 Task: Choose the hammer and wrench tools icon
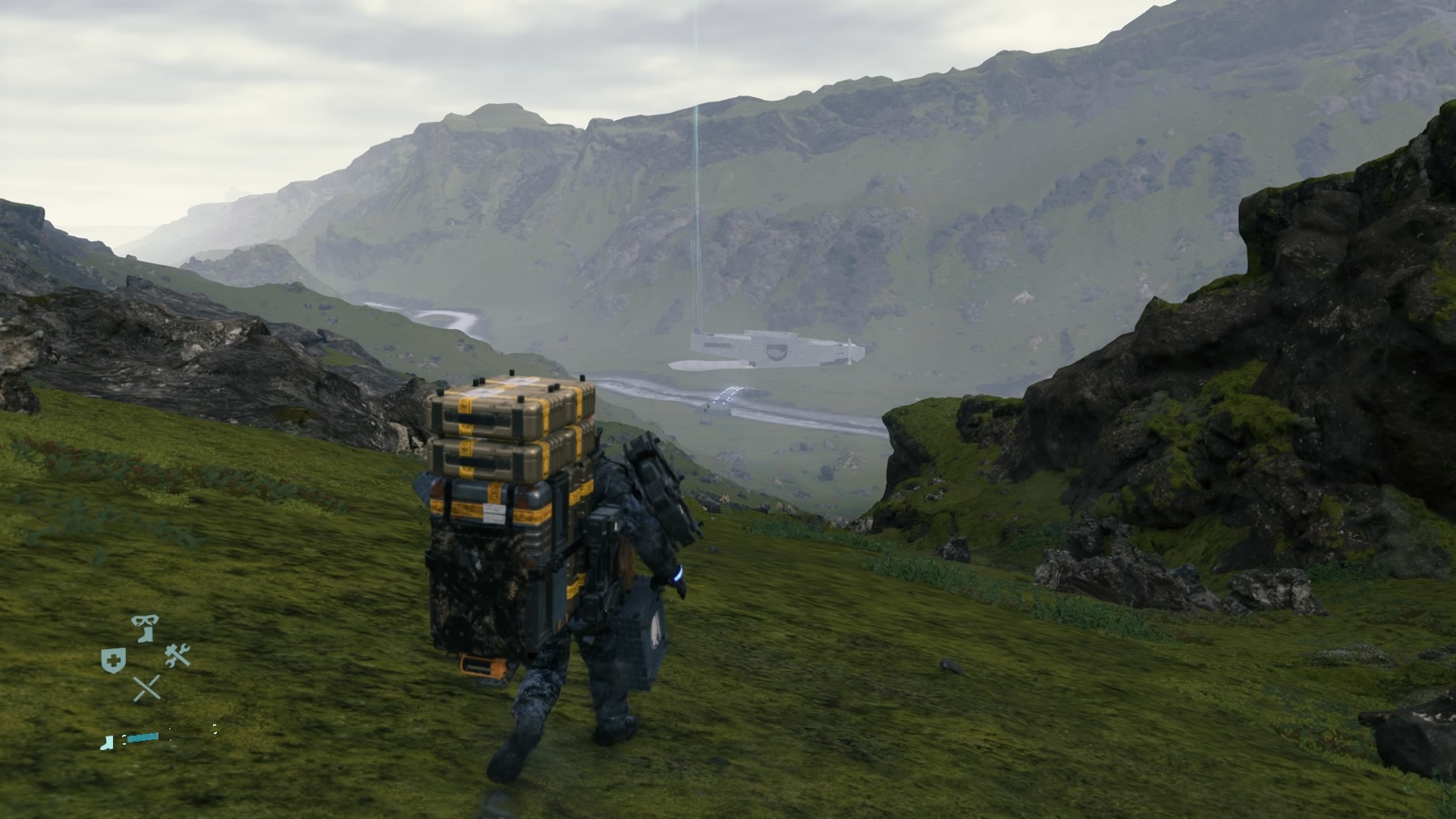coord(177,655)
